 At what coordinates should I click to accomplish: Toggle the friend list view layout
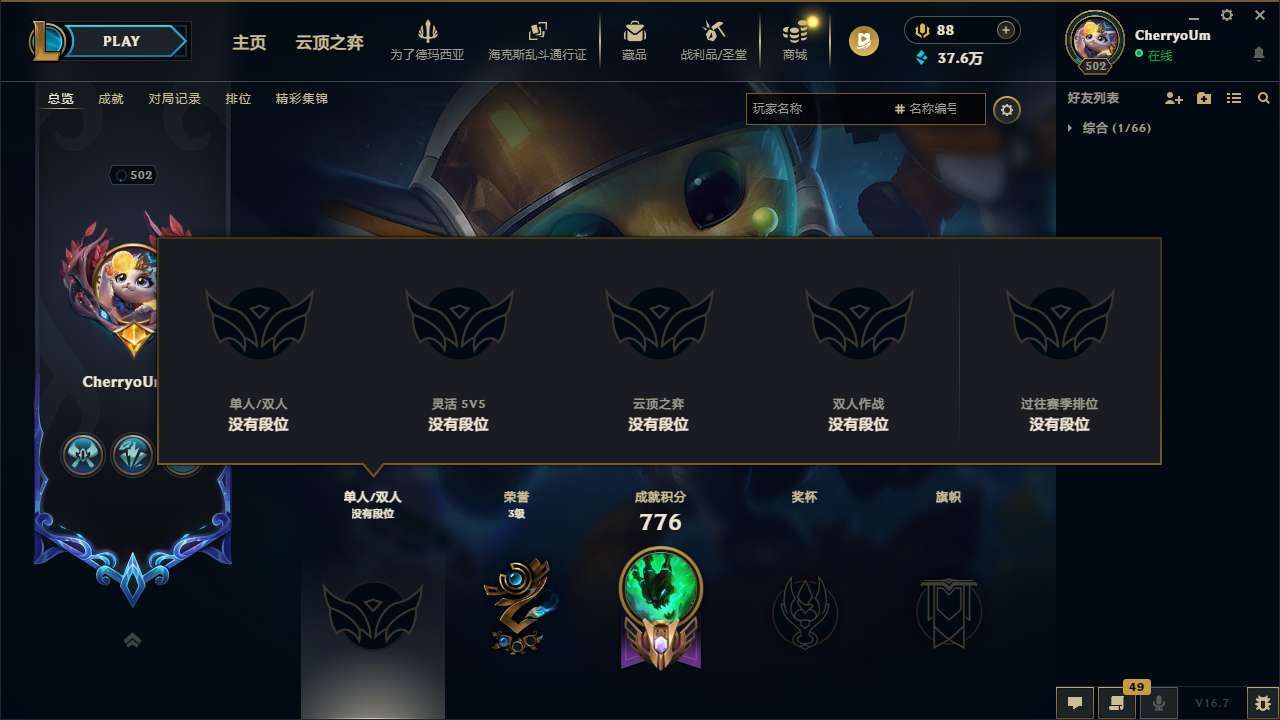pyautogui.click(x=1233, y=98)
